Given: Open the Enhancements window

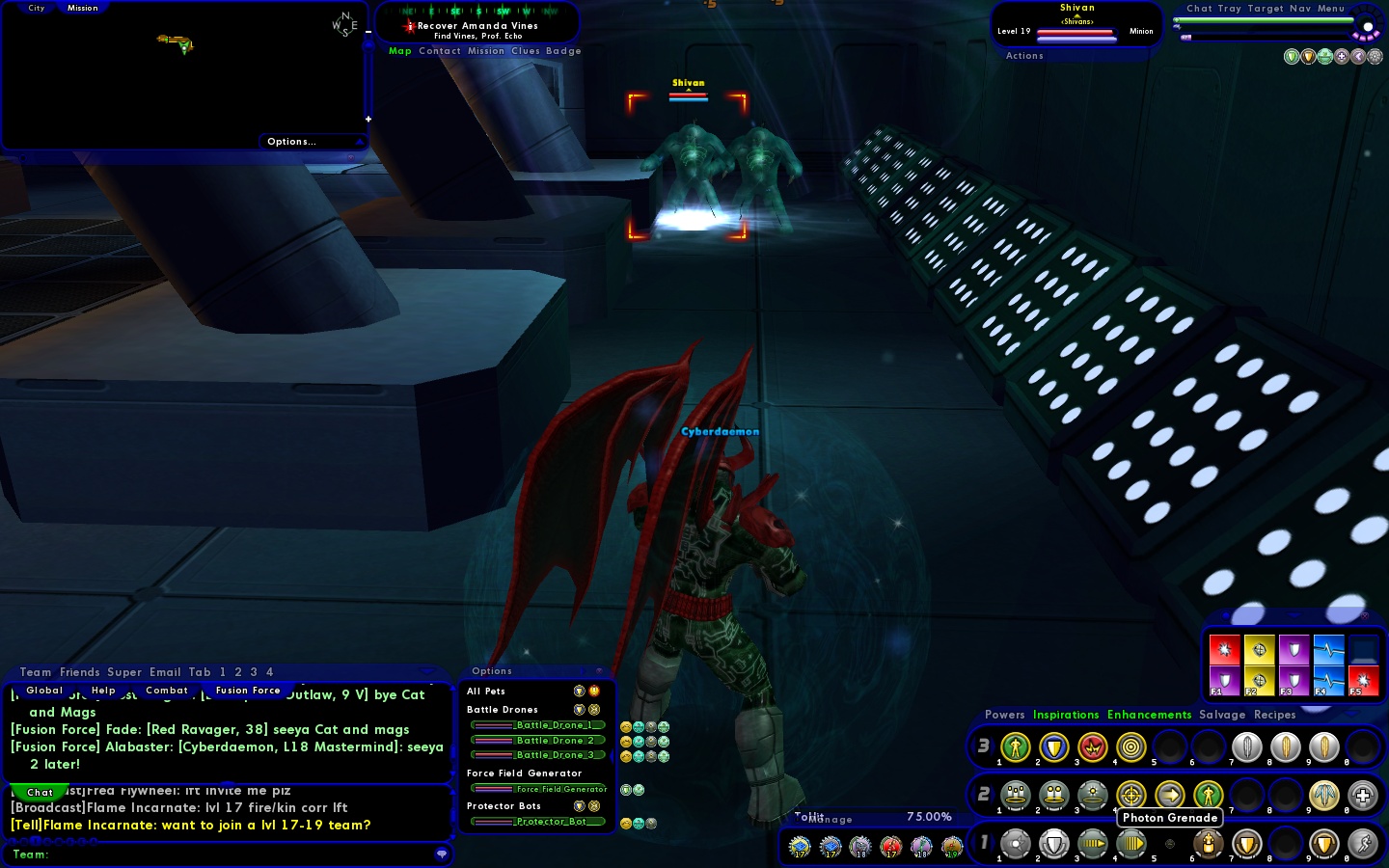Looking at the screenshot, I should (x=1149, y=715).
